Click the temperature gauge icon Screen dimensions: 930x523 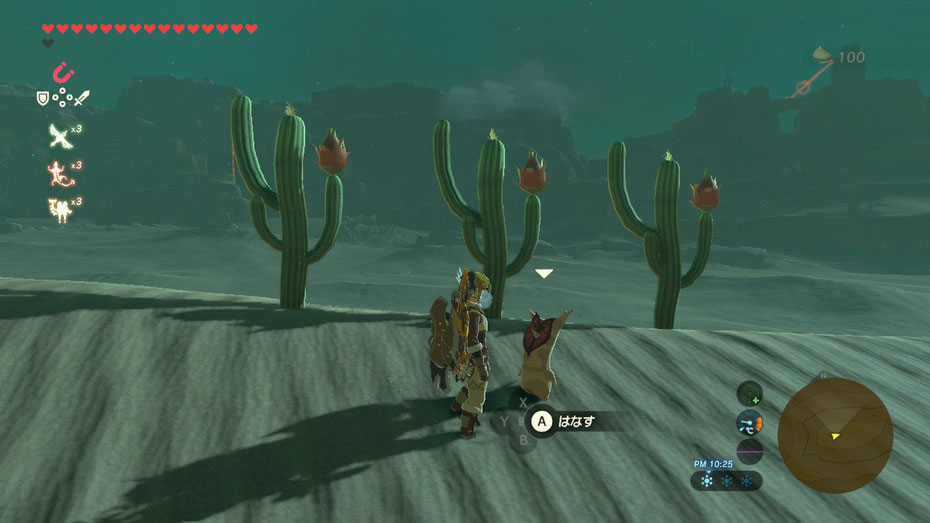click(749, 422)
